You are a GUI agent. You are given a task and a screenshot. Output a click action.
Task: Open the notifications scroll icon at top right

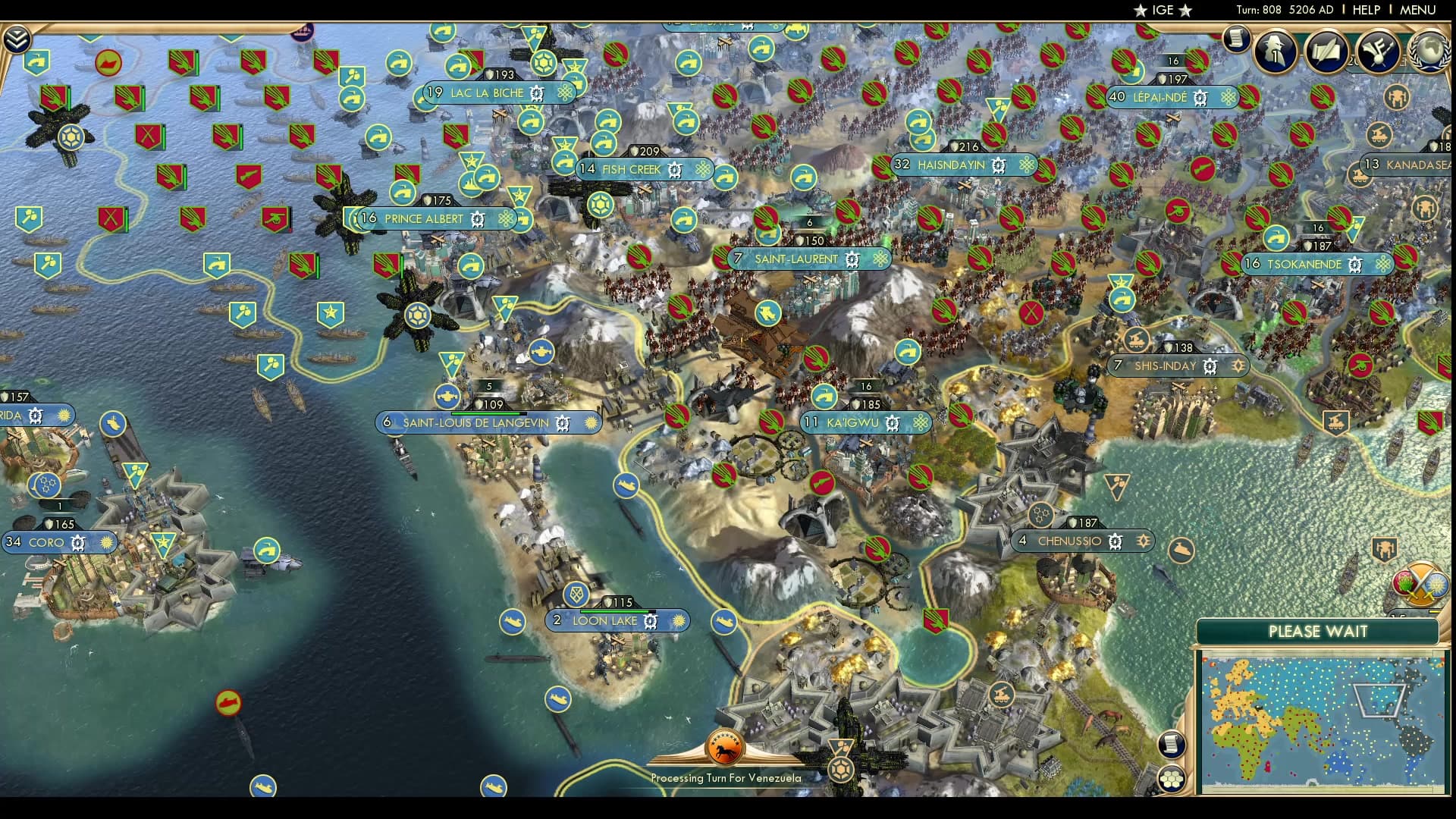pyautogui.click(x=1235, y=38)
